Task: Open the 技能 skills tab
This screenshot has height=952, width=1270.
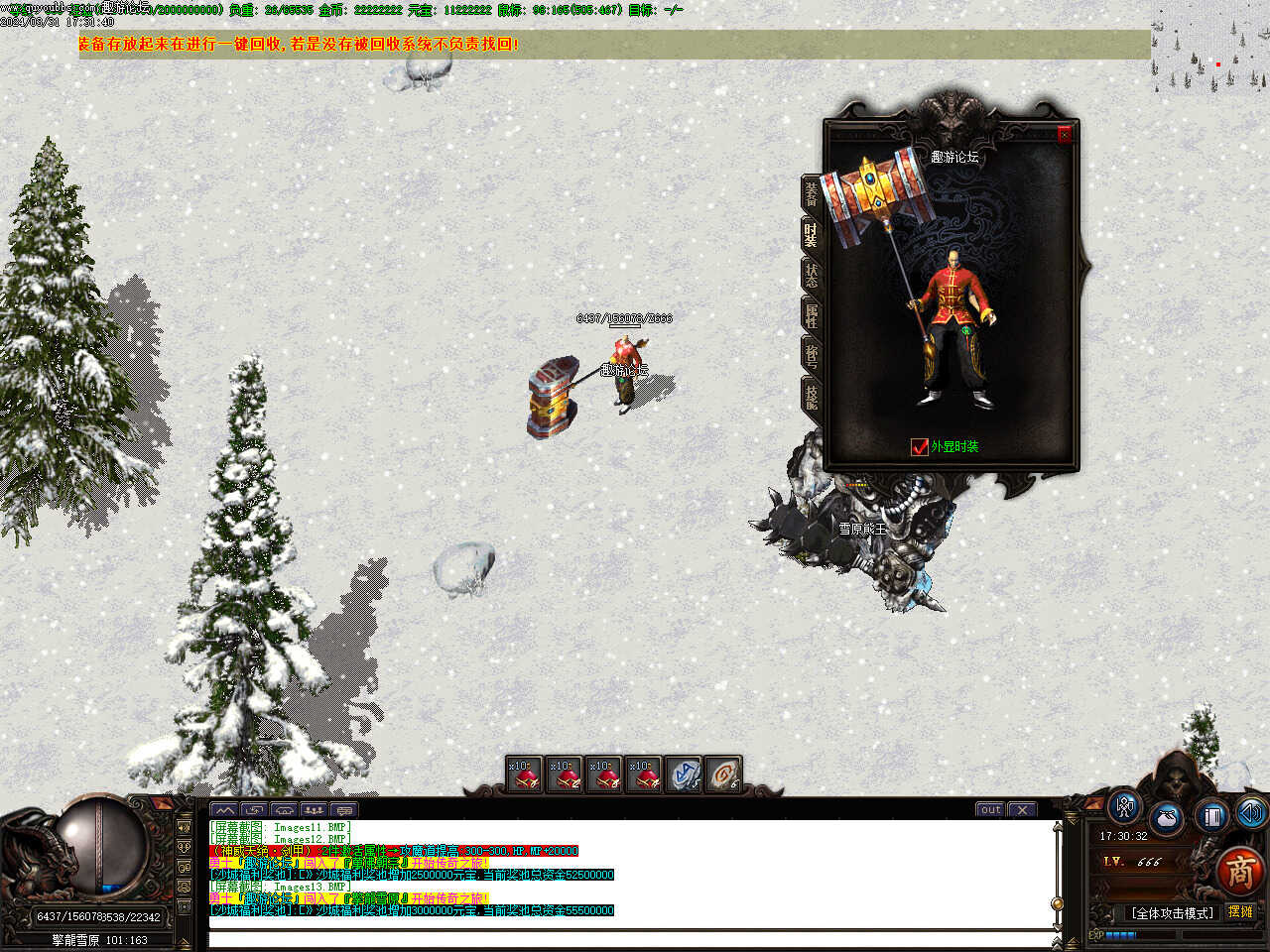Action: tap(811, 397)
